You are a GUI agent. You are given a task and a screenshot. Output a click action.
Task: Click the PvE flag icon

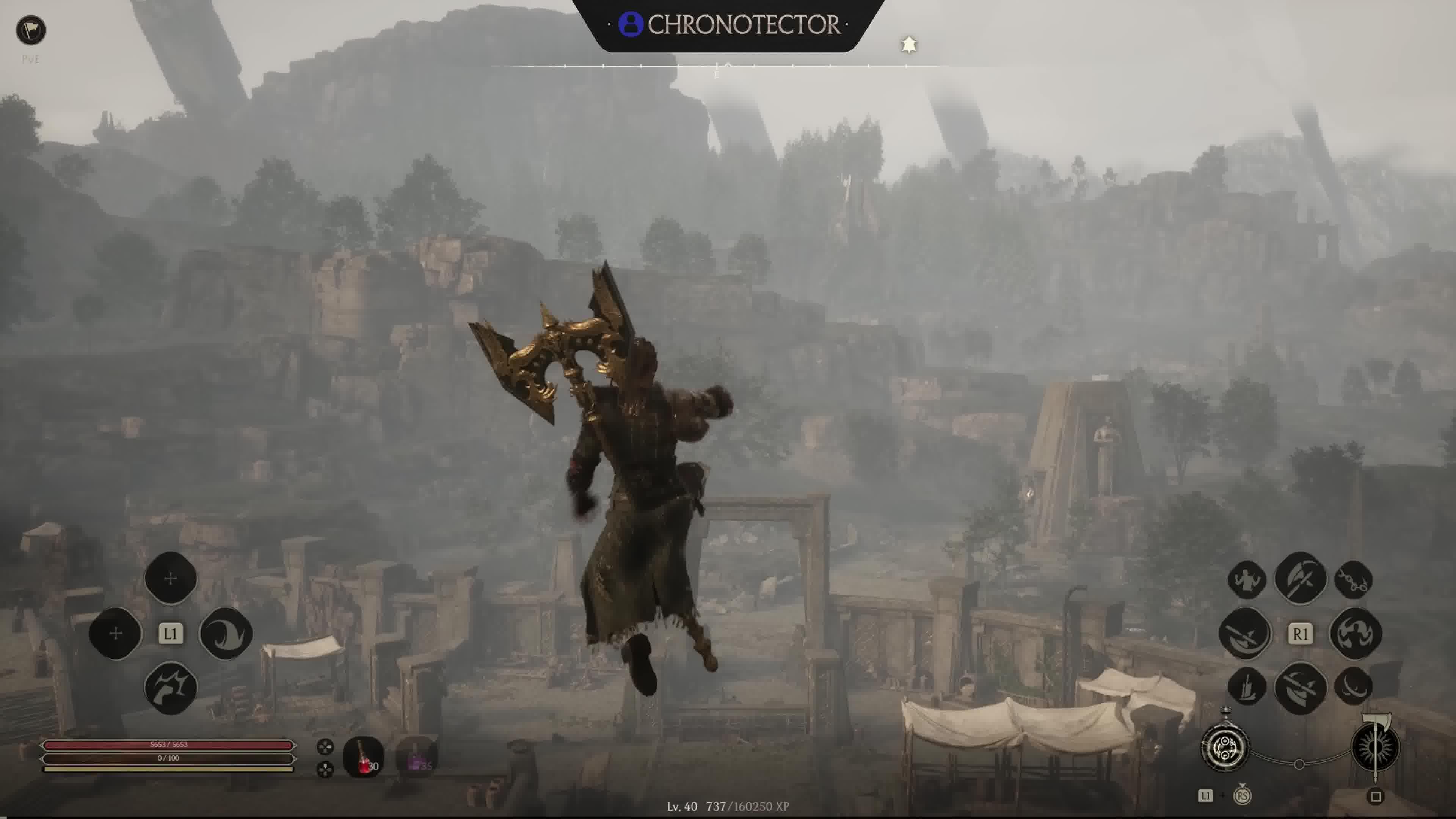pyautogui.click(x=30, y=30)
